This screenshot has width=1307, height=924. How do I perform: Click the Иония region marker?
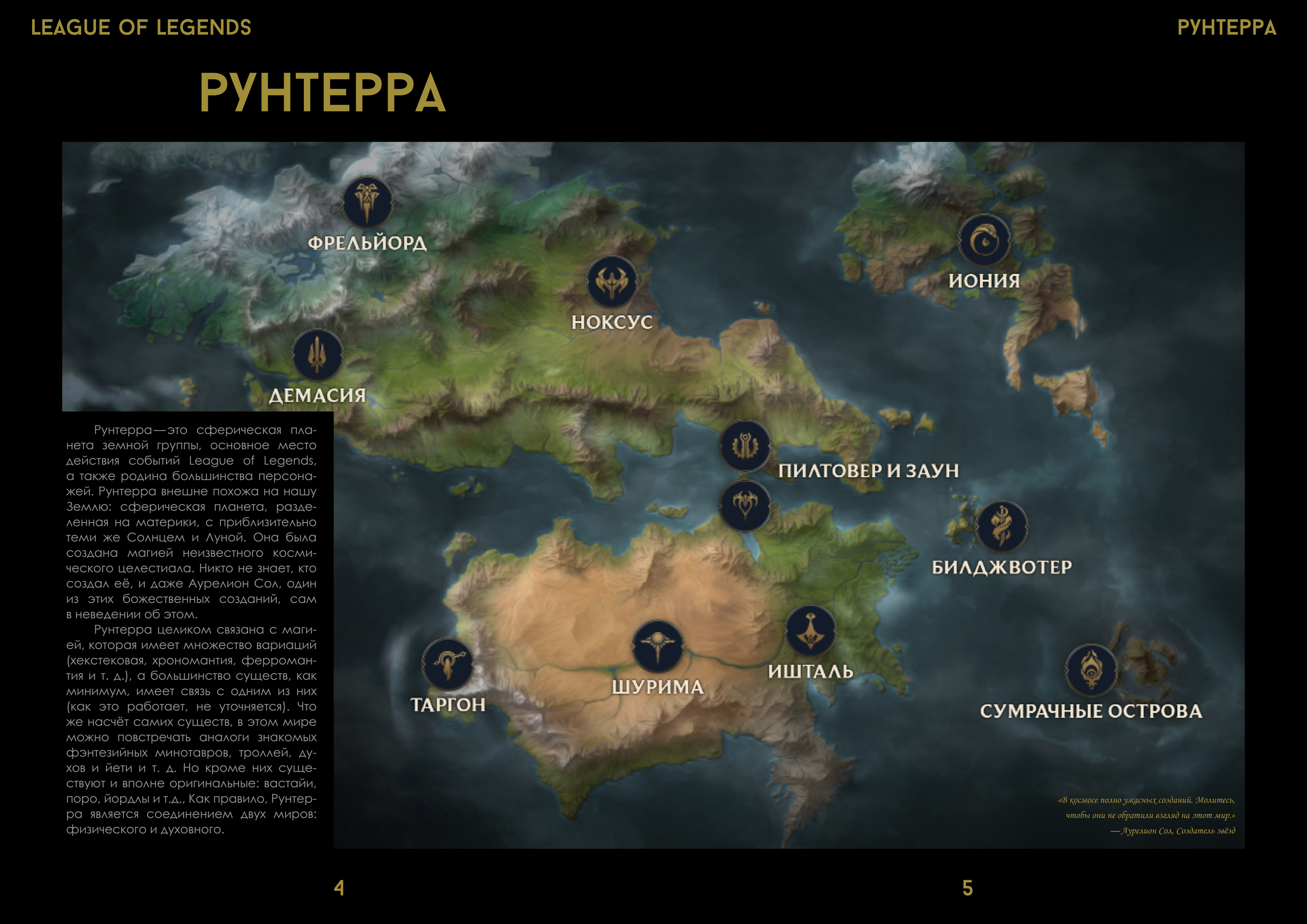click(x=984, y=240)
